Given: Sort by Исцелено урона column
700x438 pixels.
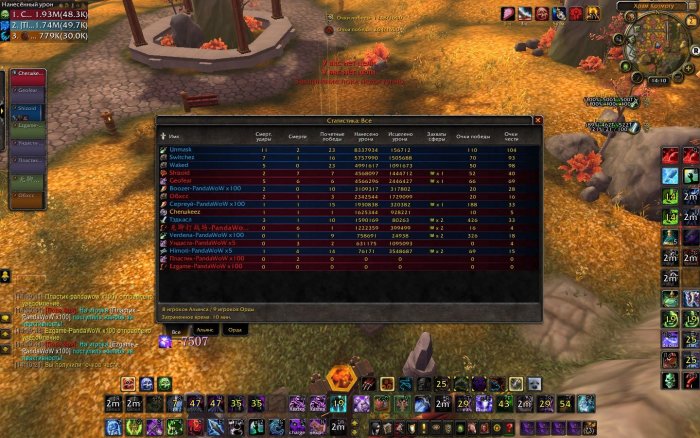Looking at the screenshot, I should tap(399, 135).
